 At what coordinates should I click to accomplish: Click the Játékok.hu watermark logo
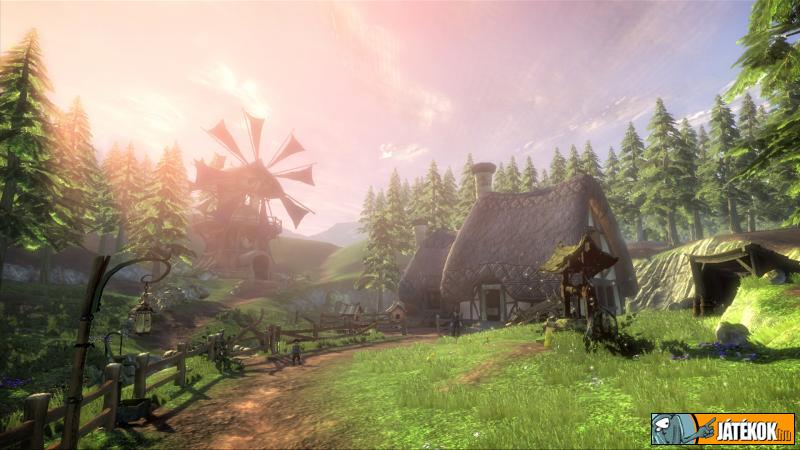722,429
